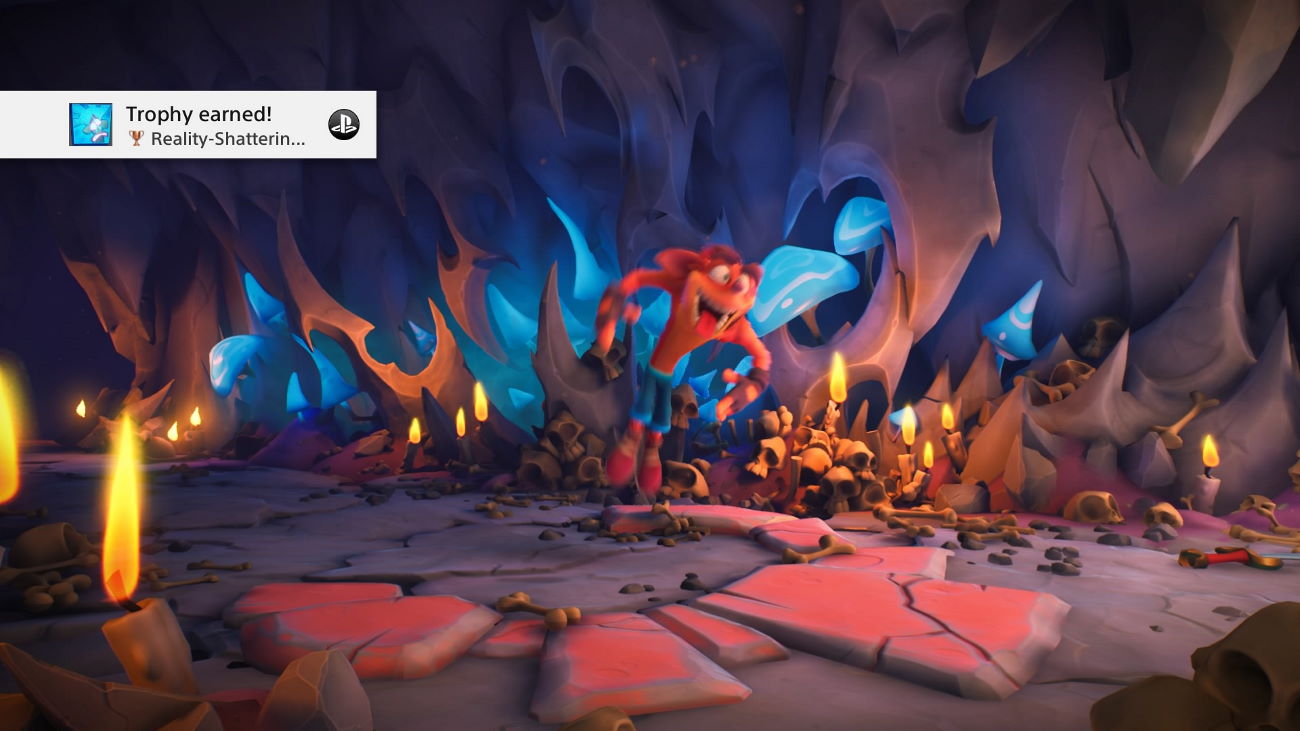
Task: Open the Trophy earned notification banner
Action: coord(215,125)
